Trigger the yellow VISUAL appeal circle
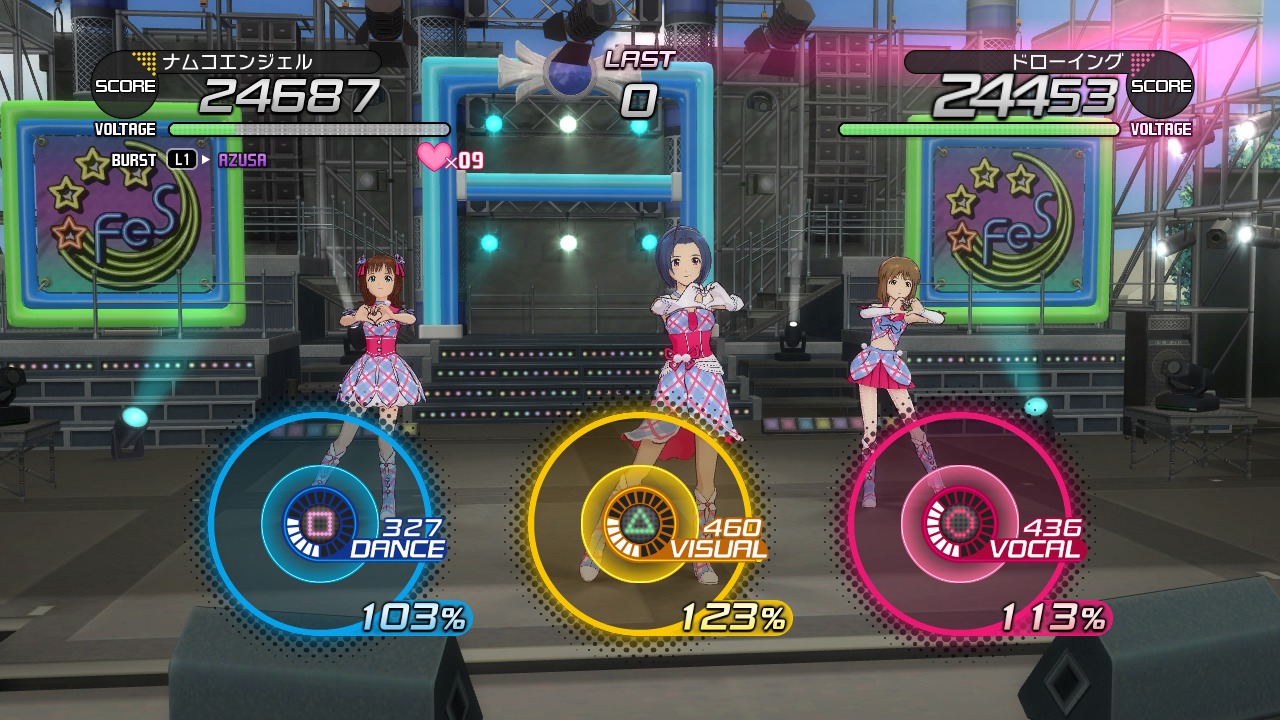The height and width of the screenshot is (720, 1280). 639,523
